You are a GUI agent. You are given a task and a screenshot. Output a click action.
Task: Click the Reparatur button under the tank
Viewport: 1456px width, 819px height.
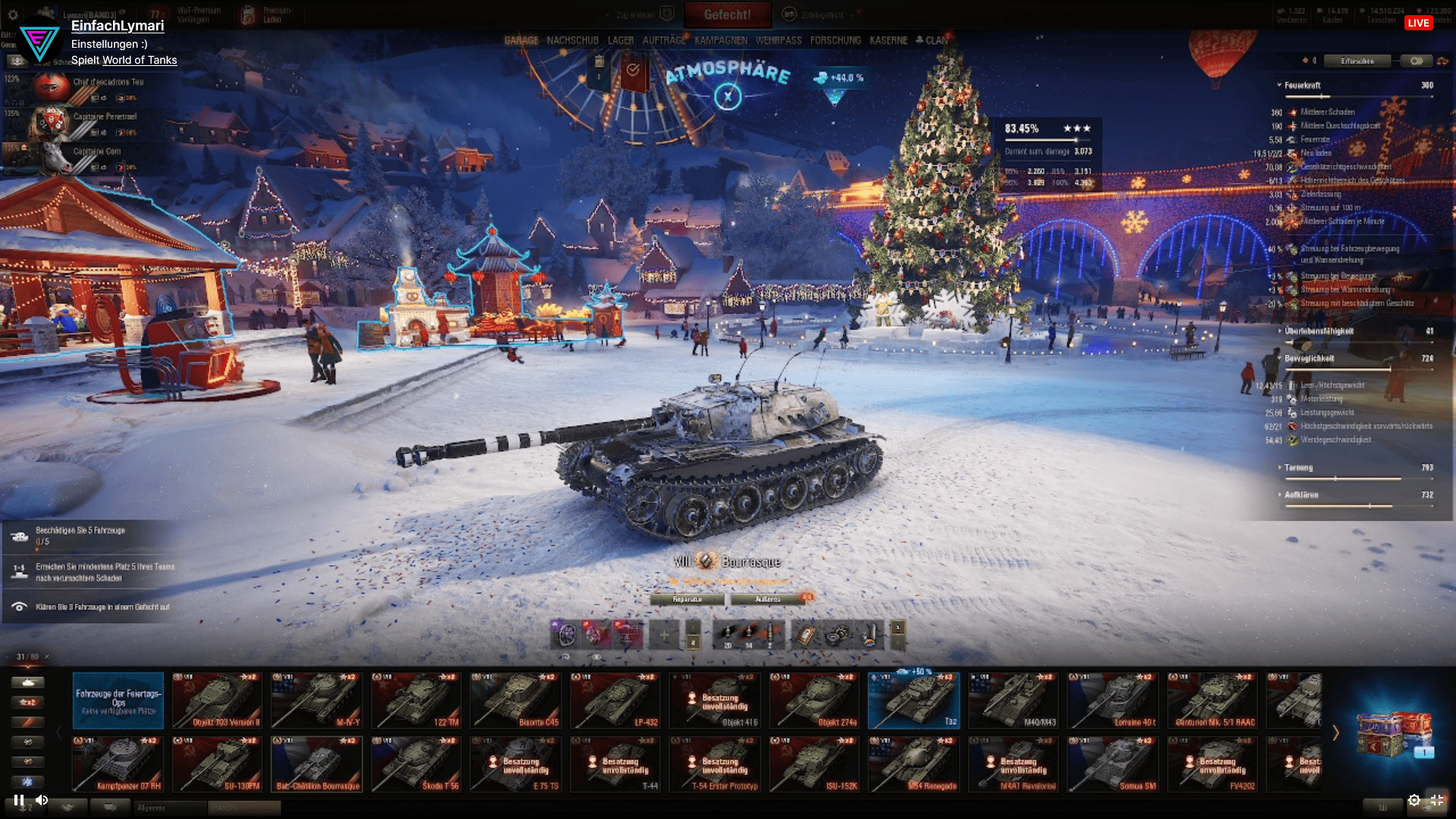[687, 599]
